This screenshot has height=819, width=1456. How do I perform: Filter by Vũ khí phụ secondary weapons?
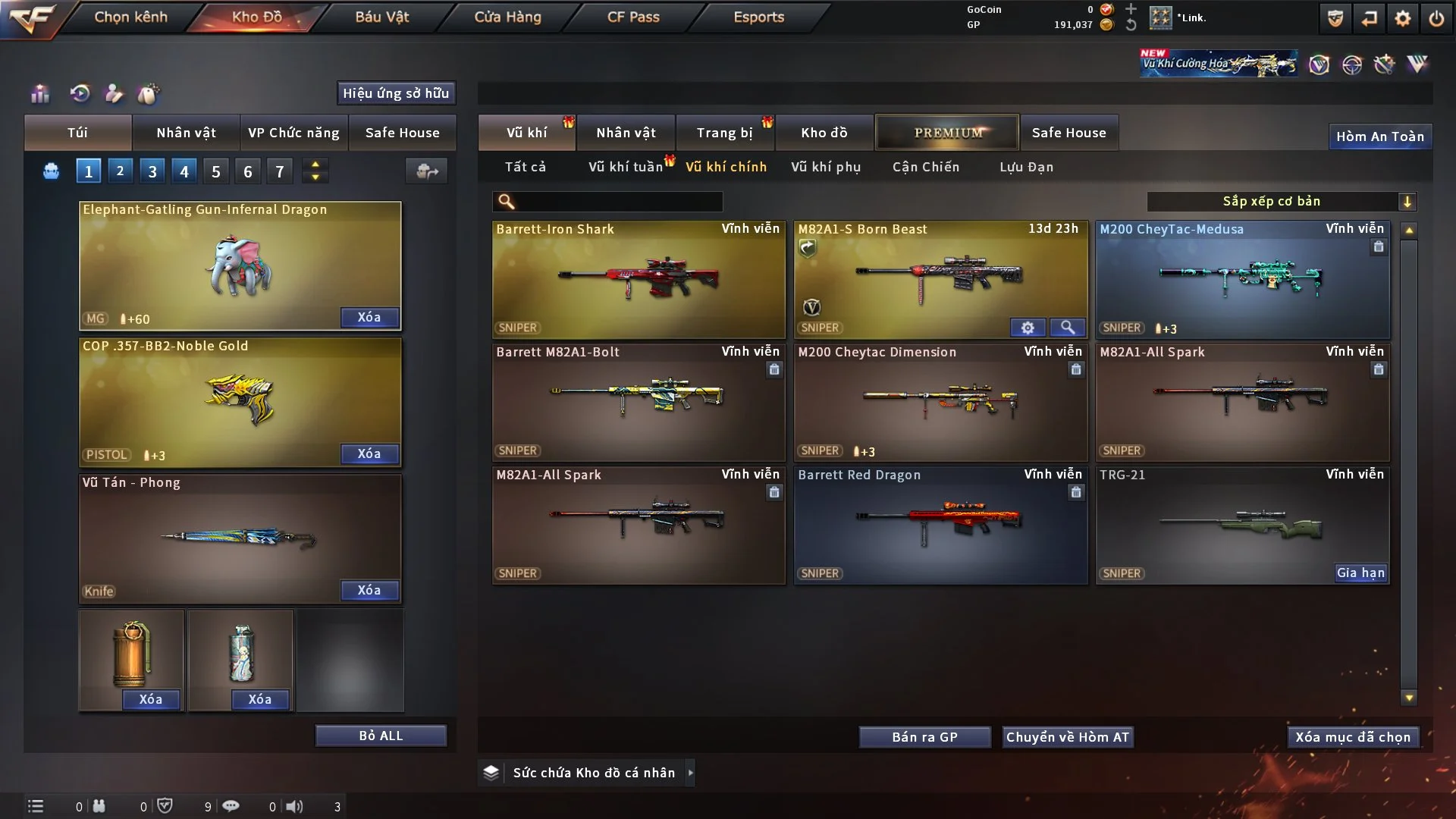pyautogui.click(x=826, y=167)
